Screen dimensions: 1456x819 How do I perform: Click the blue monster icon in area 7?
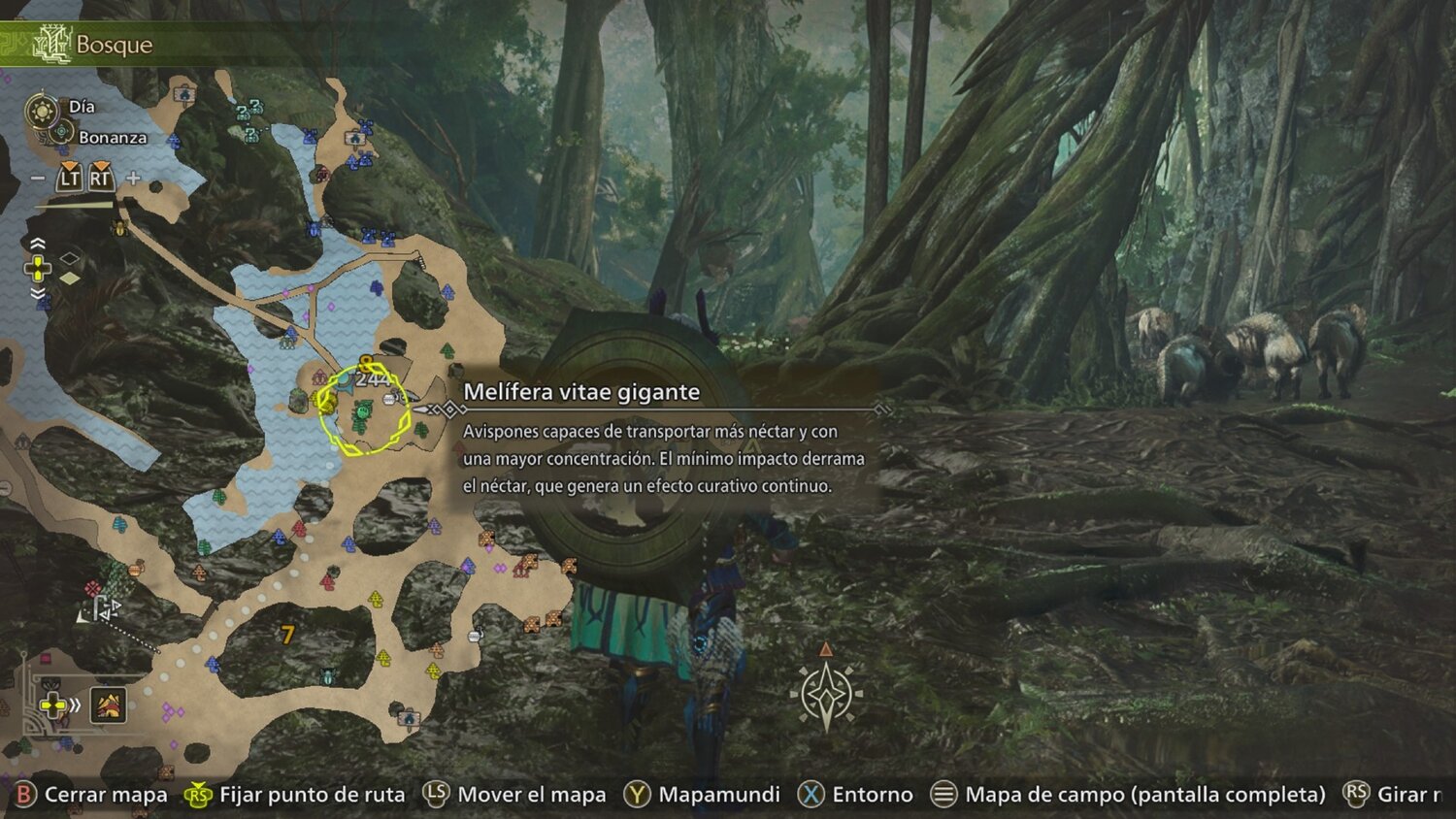pos(329,676)
